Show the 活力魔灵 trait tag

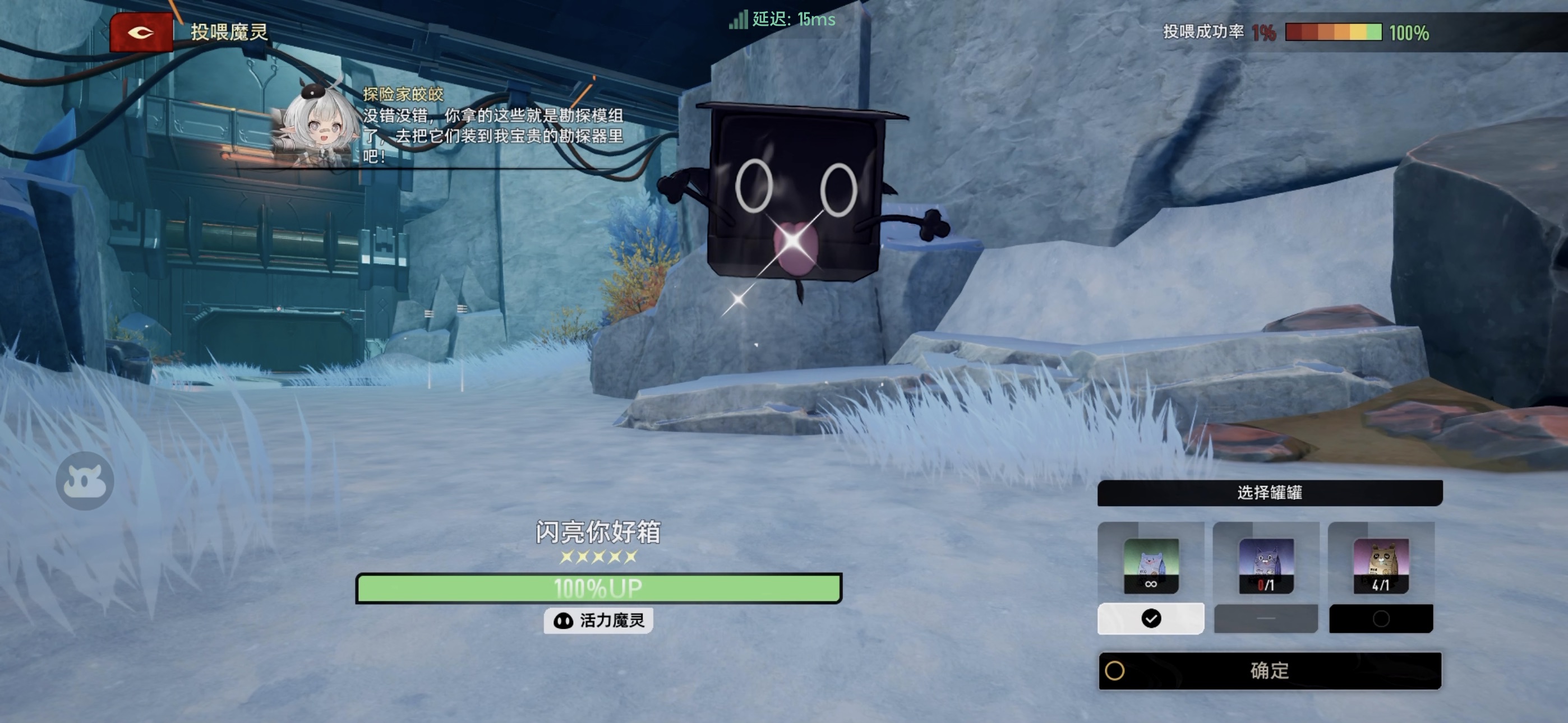point(598,621)
